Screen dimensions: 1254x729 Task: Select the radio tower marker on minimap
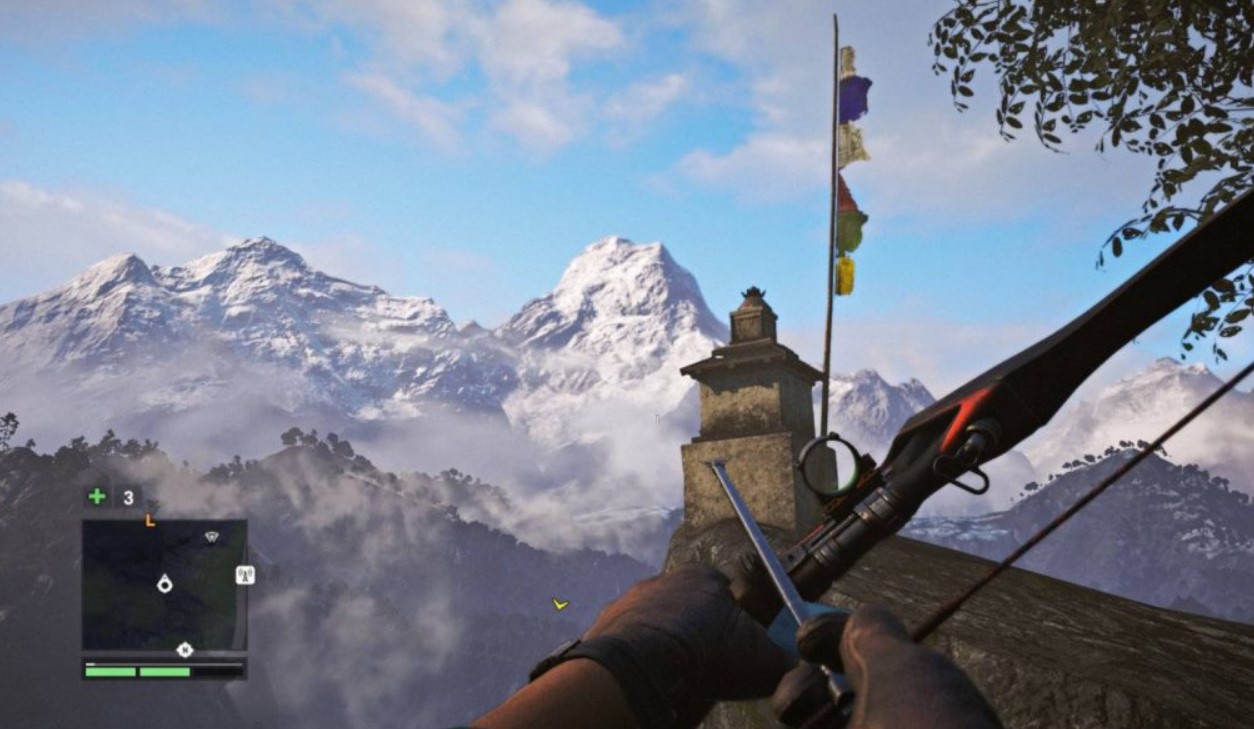tap(245, 575)
